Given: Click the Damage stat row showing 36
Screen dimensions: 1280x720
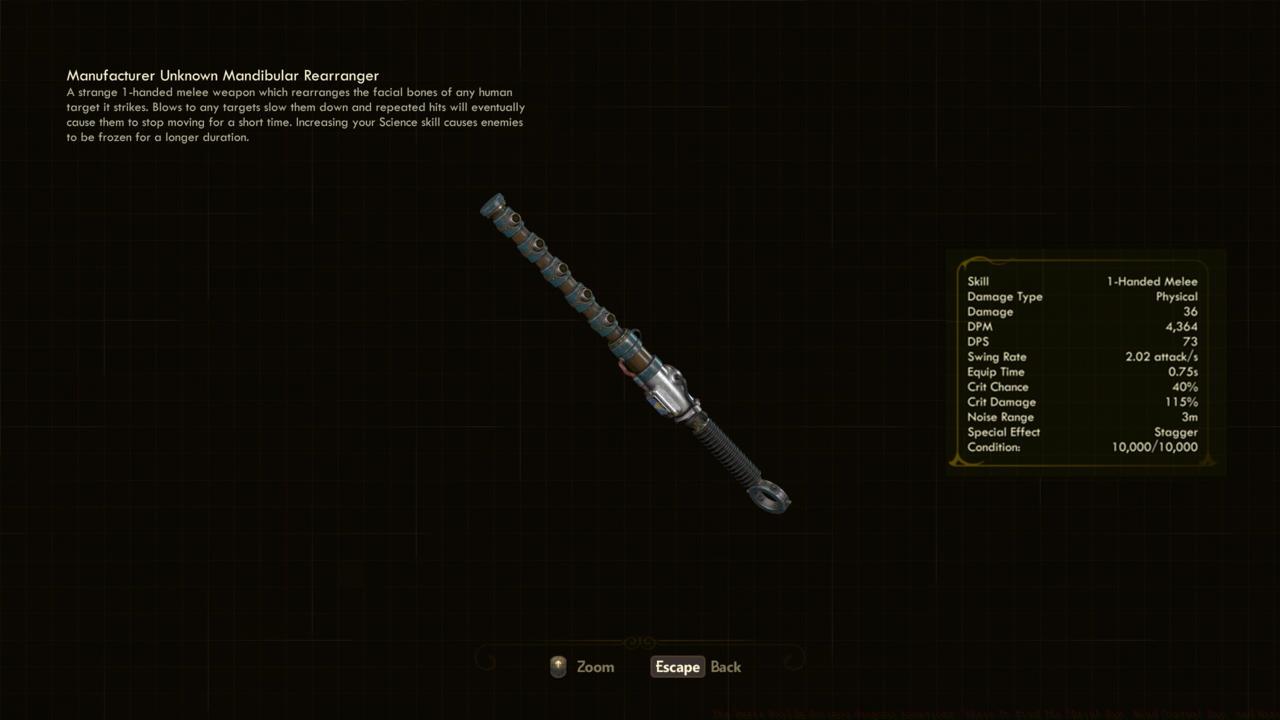Looking at the screenshot, I should click(1085, 311).
